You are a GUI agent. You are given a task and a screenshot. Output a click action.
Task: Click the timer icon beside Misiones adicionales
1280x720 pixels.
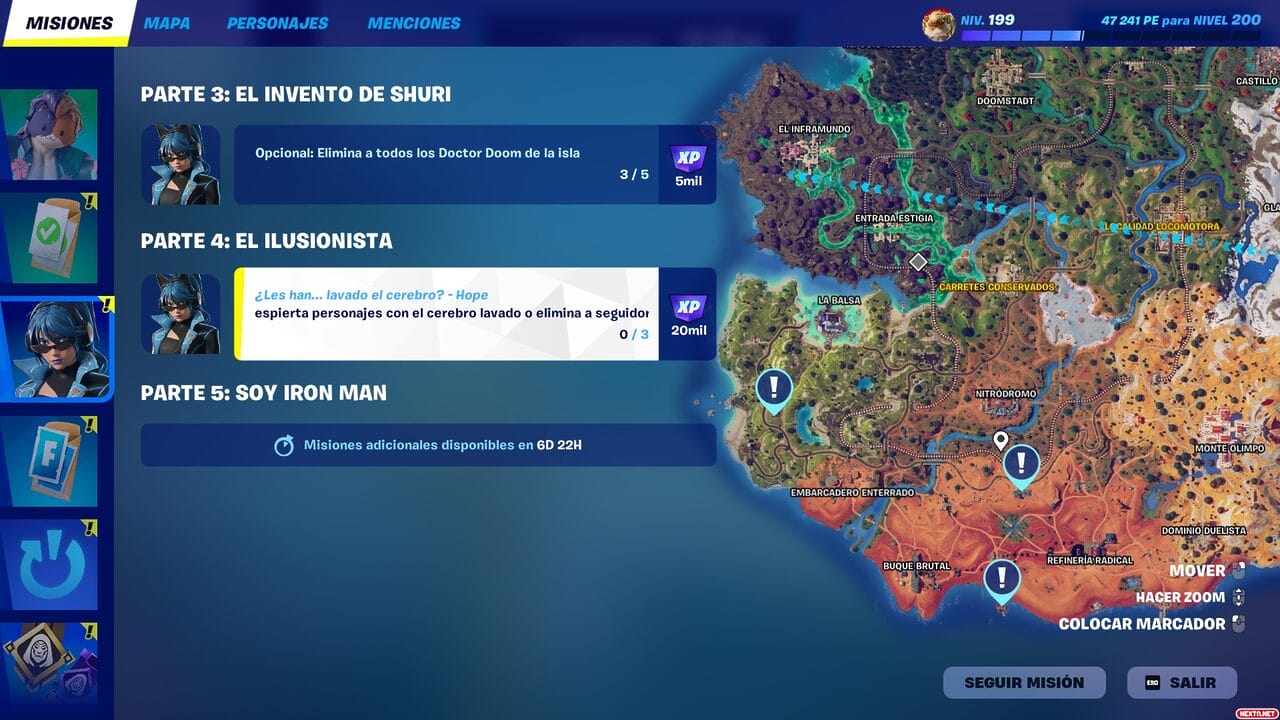[x=287, y=444]
